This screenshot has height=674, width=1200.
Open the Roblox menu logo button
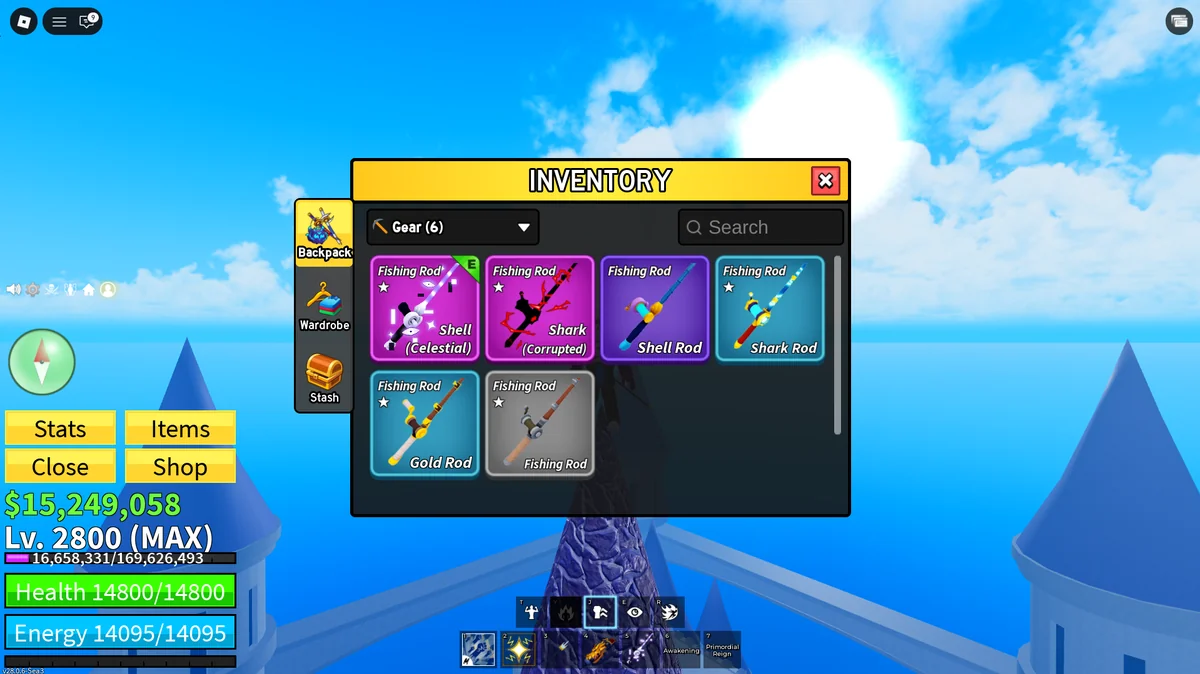click(23, 21)
